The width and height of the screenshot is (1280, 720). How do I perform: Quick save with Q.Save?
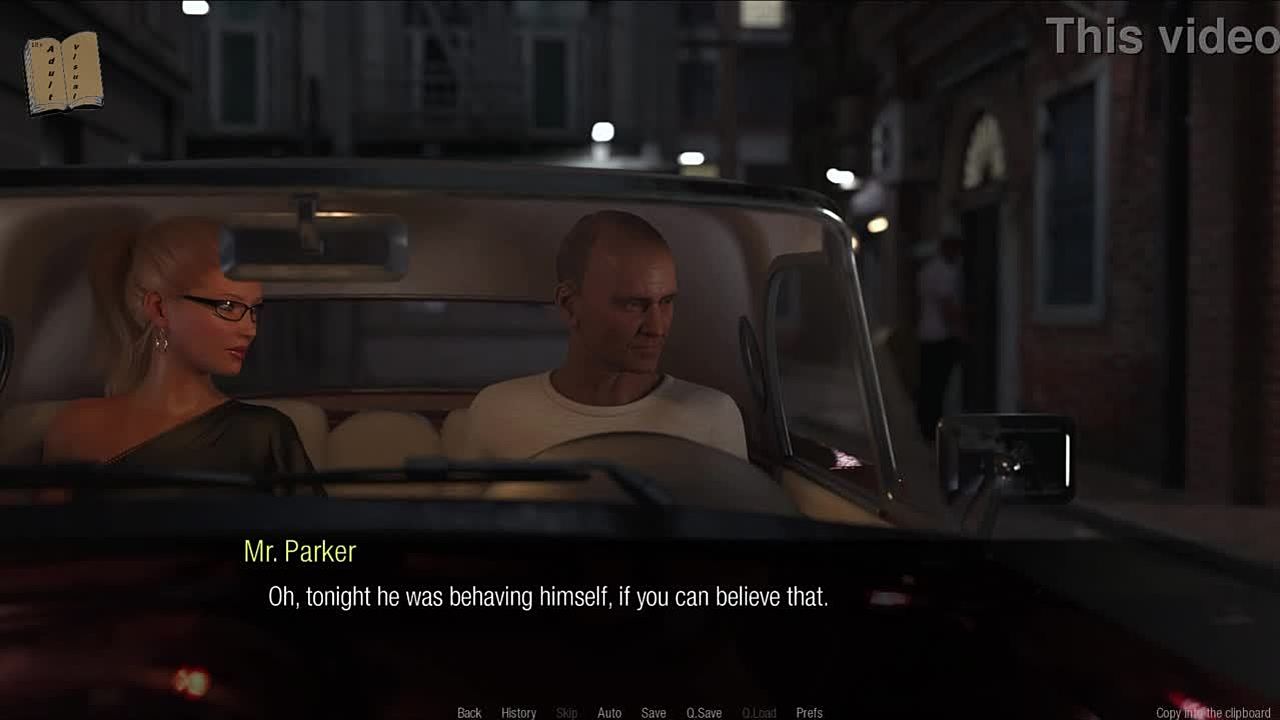(704, 713)
